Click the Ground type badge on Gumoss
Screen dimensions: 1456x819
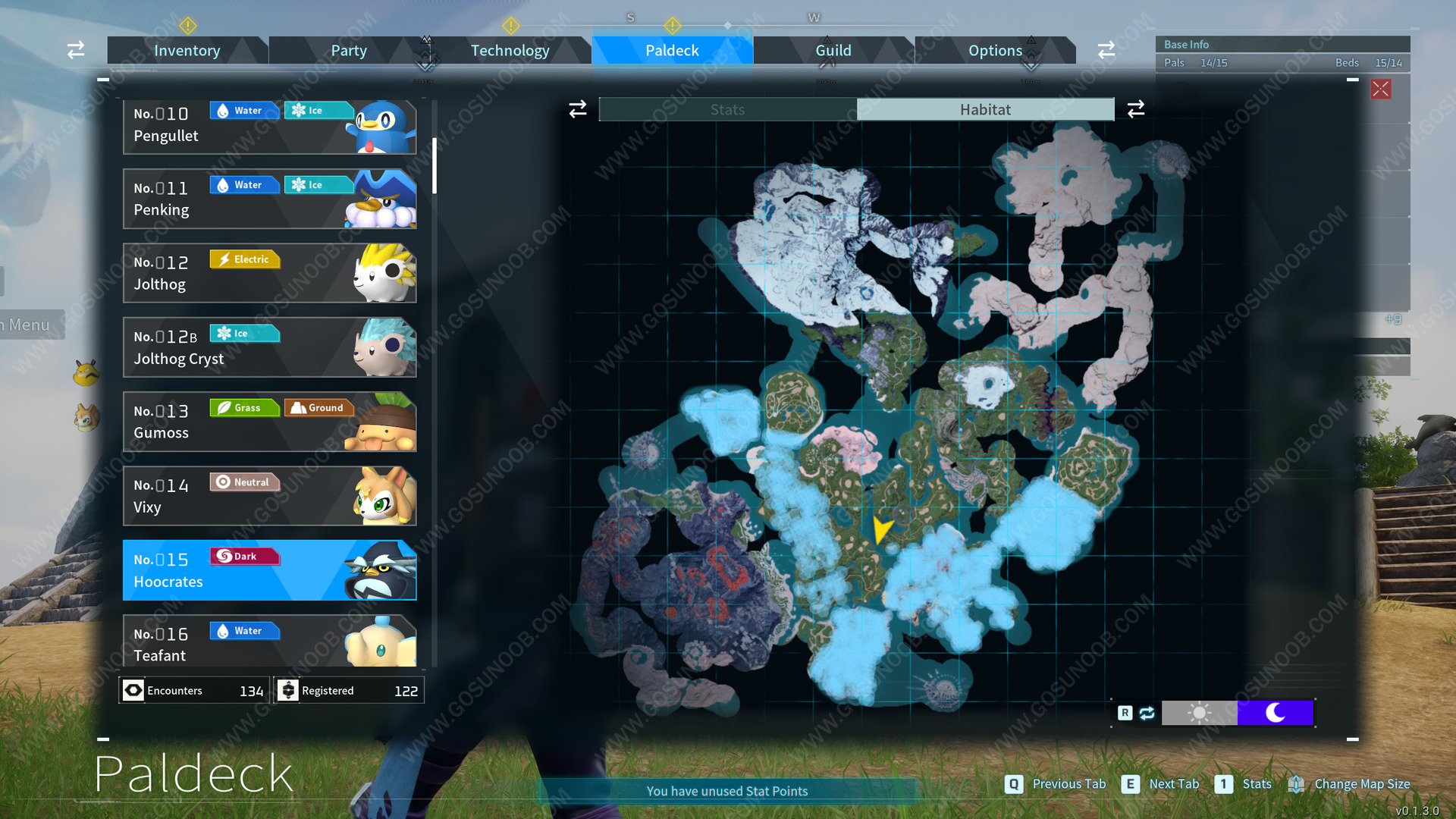(x=319, y=407)
